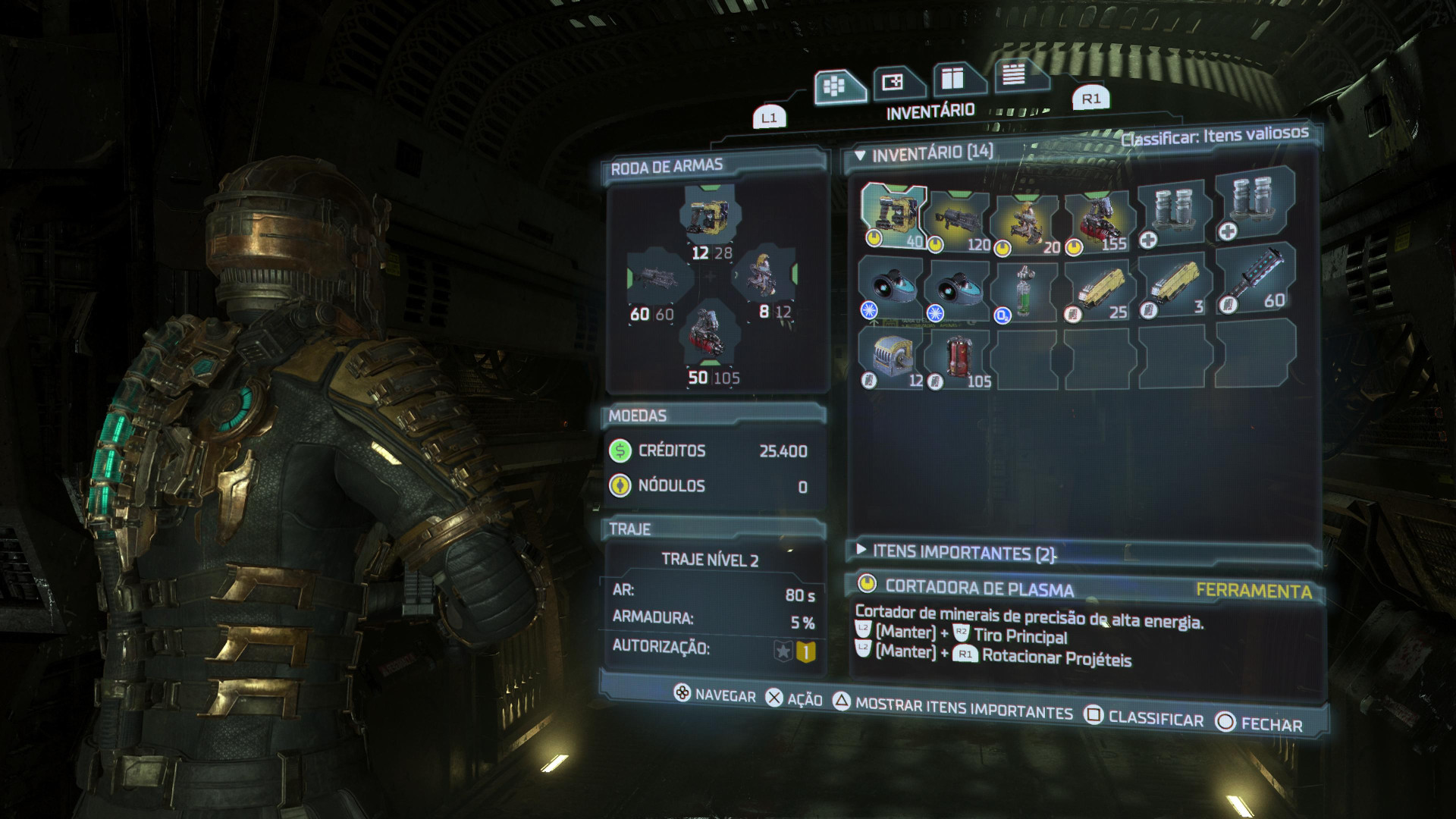Select the green oxygen tank item
The height and width of the screenshot is (819, 1456).
coord(1026,293)
